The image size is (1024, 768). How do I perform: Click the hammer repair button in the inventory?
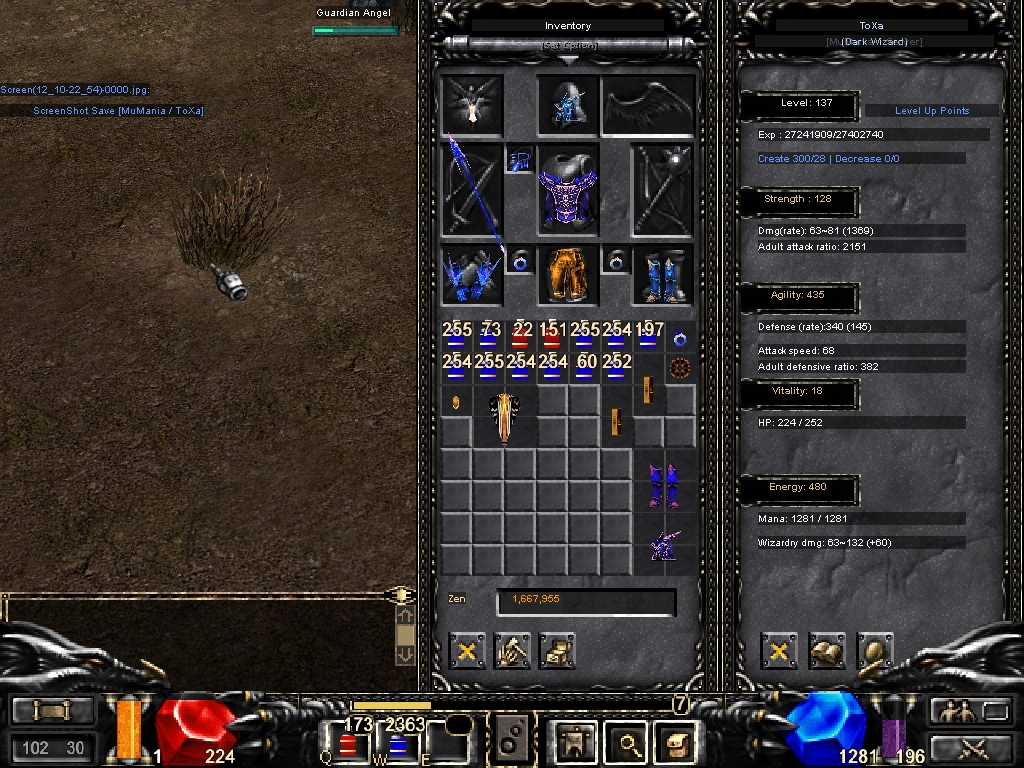[512, 651]
